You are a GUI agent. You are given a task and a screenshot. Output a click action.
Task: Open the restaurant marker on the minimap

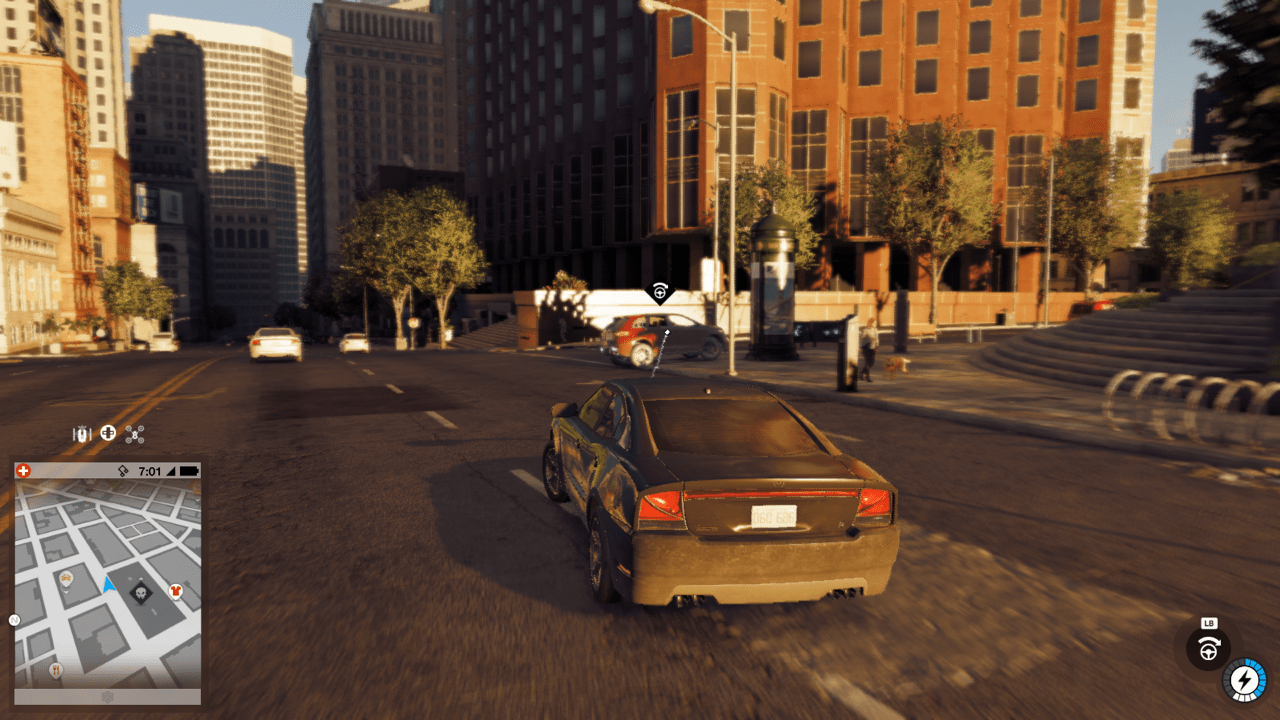pos(56,670)
